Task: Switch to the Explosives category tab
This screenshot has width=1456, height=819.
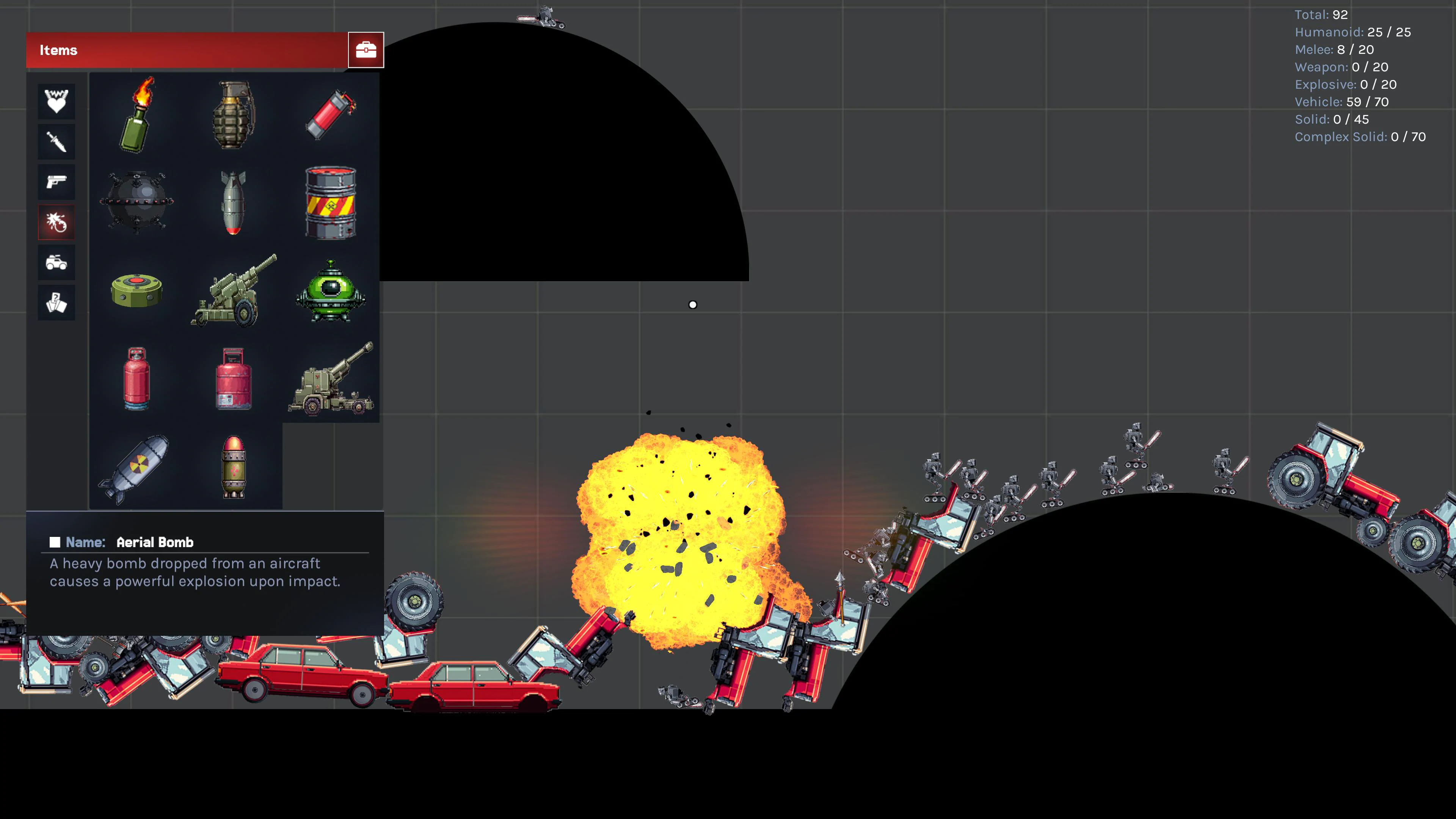Action: [56, 222]
